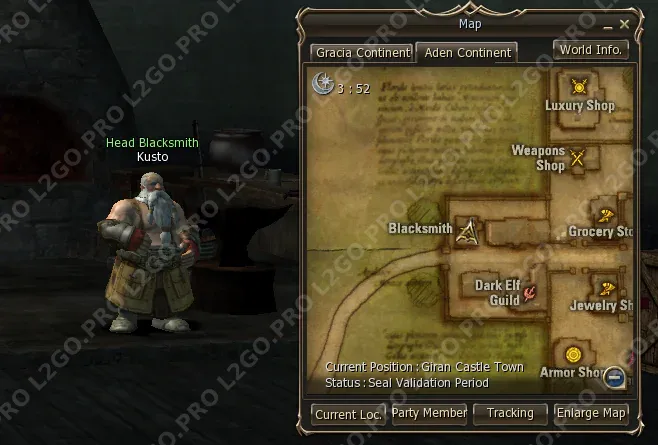Close the Map window

click(625, 23)
